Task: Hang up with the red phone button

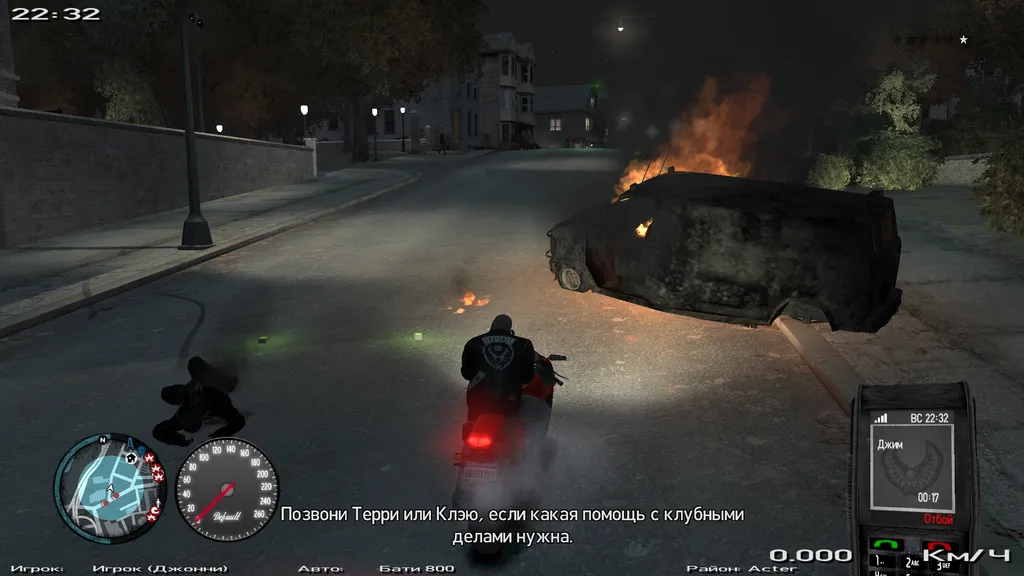Action: pyautogui.click(x=939, y=546)
